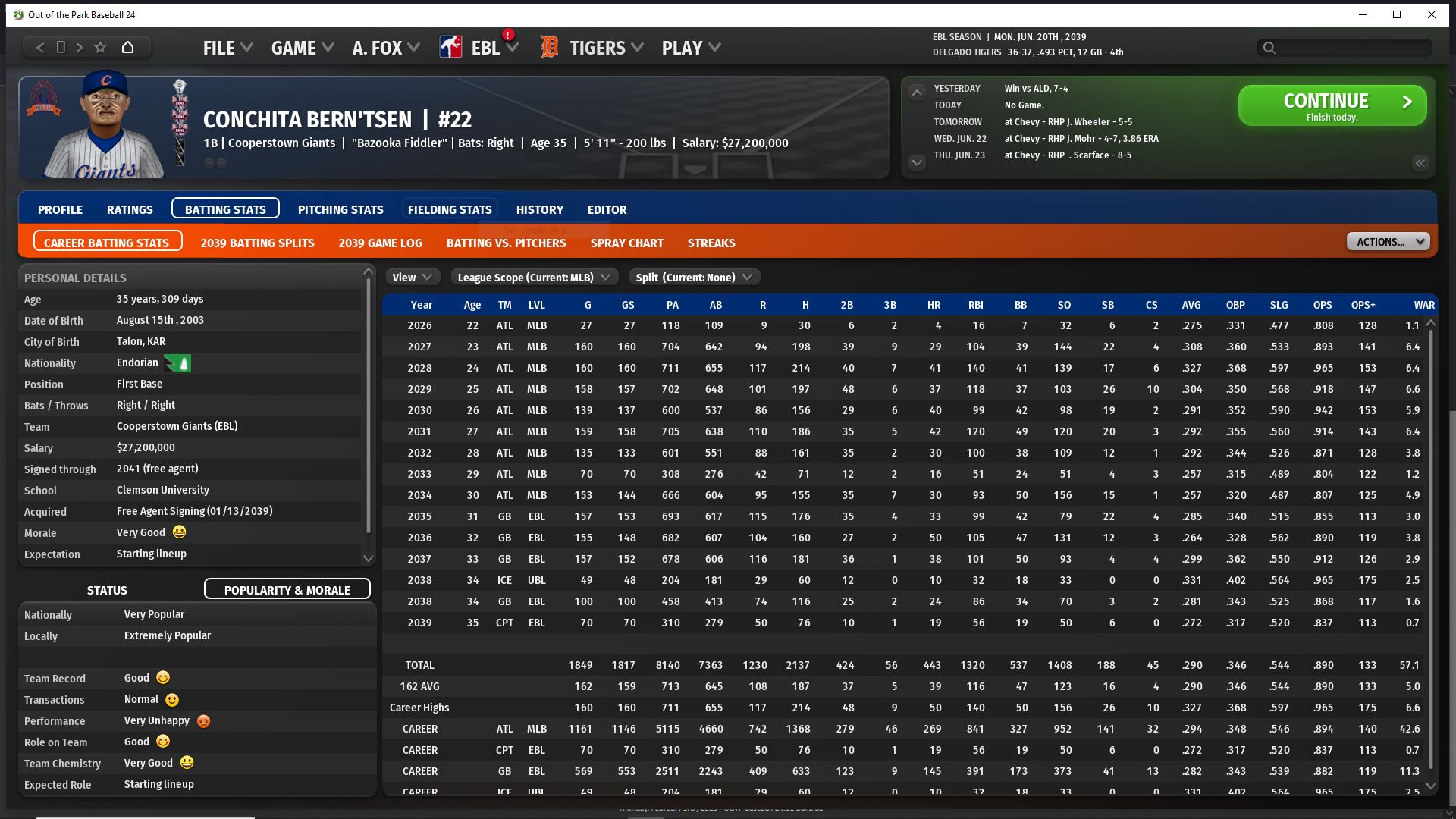Click the home icon in navigation bar
The height and width of the screenshot is (819, 1456).
click(x=127, y=47)
